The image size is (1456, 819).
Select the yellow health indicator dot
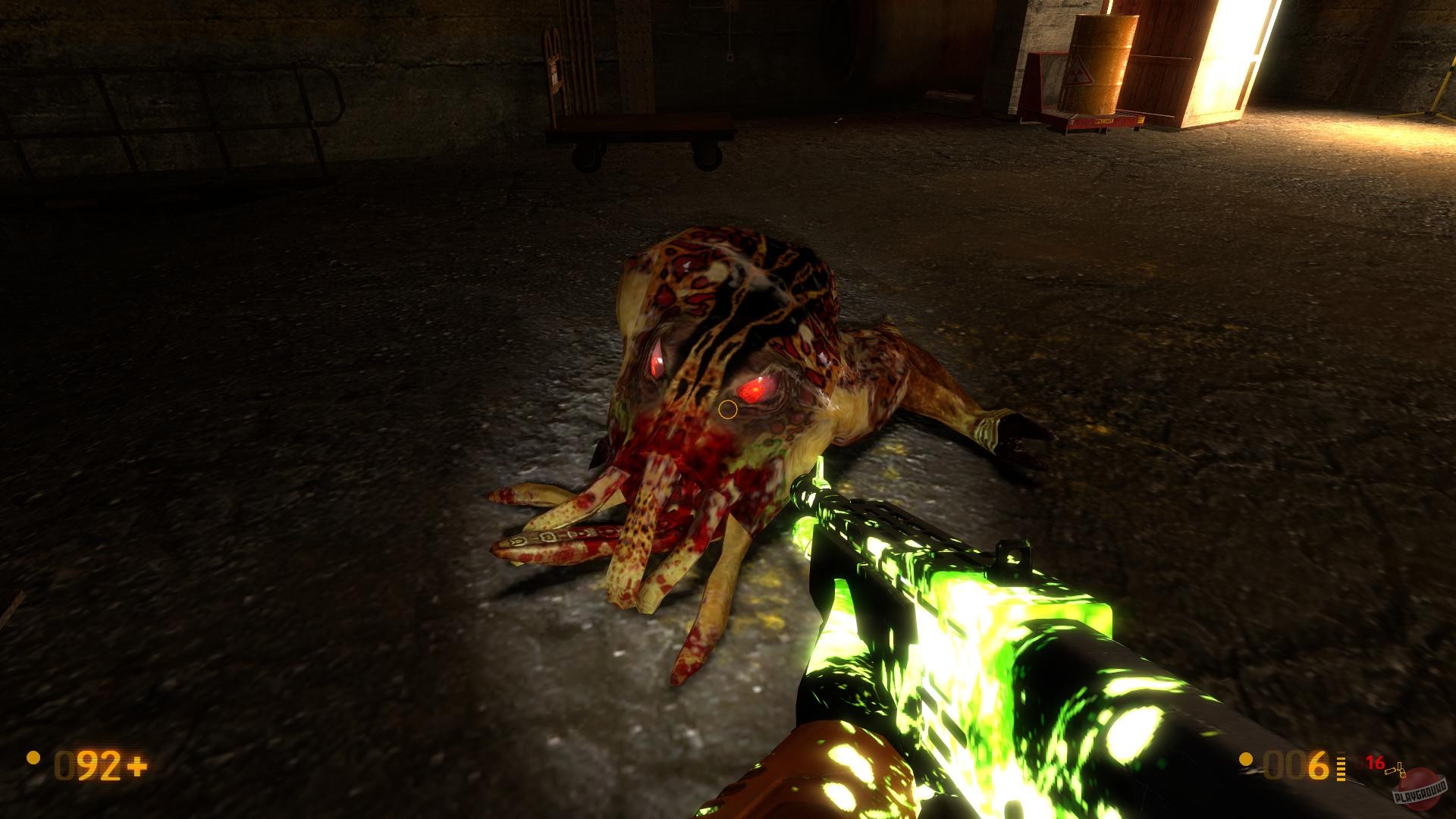[x=33, y=758]
